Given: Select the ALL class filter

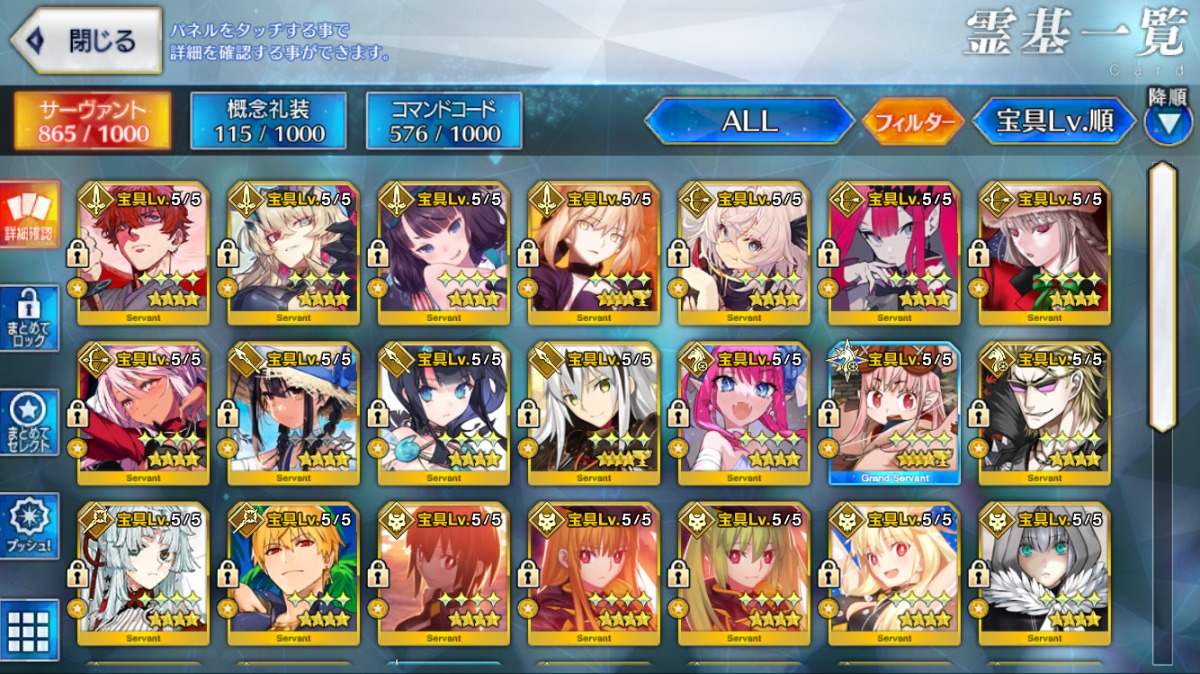Looking at the screenshot, I should click(749, 121).
